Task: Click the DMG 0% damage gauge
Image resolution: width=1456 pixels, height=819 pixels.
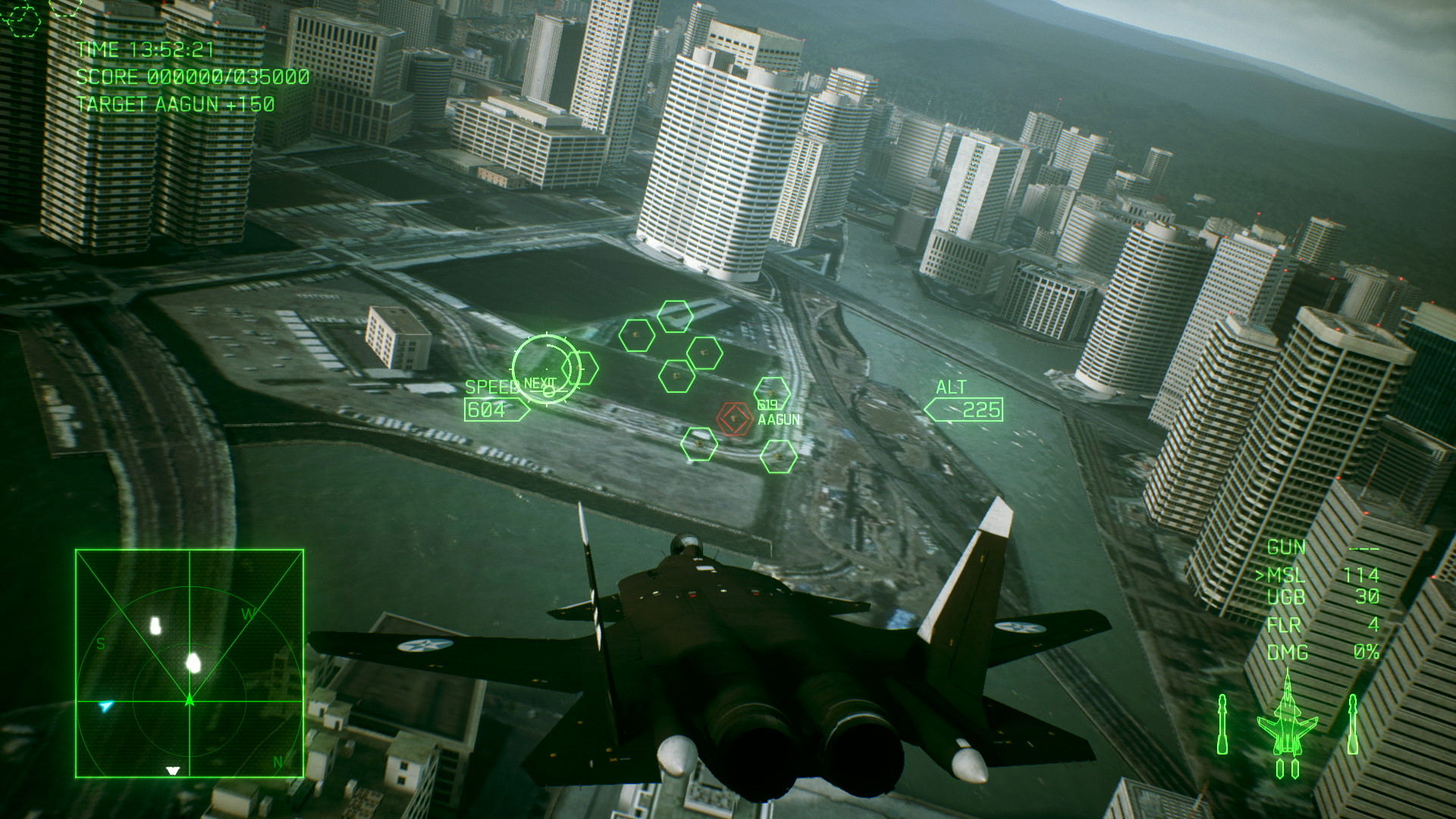Action: [x=1323, y=651]
